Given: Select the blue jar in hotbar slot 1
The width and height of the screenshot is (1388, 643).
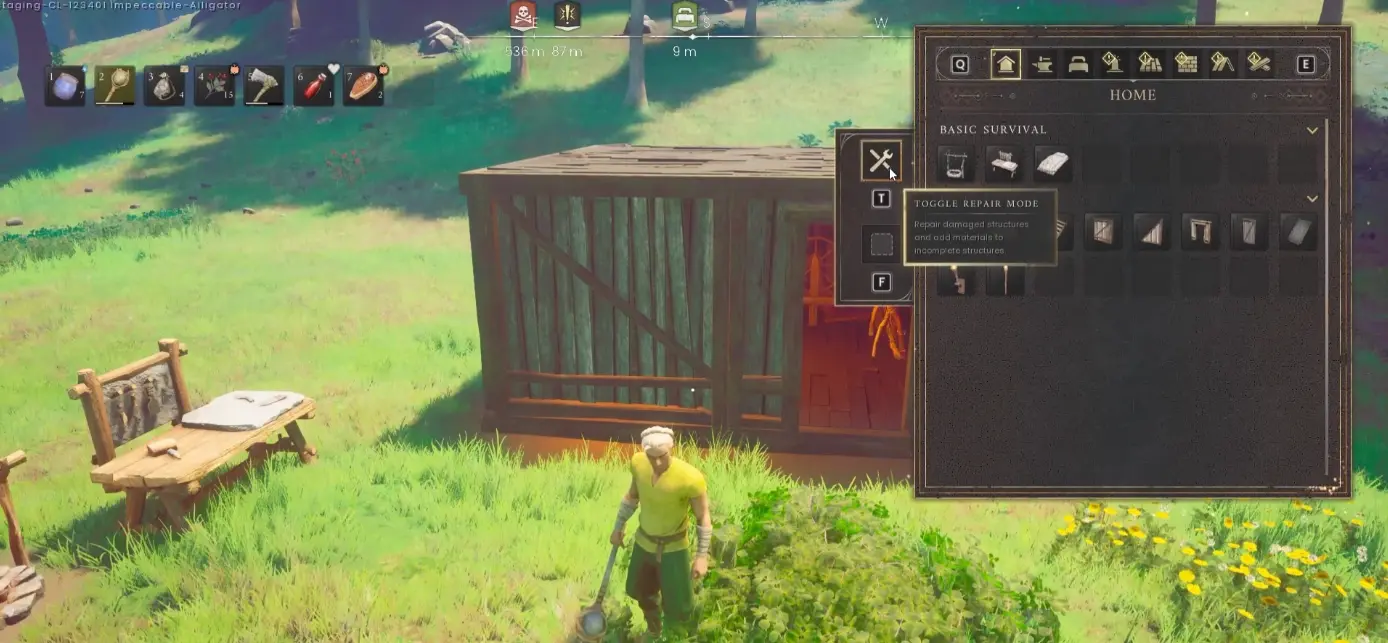Looking at the screenshot, I should point(65,86).
